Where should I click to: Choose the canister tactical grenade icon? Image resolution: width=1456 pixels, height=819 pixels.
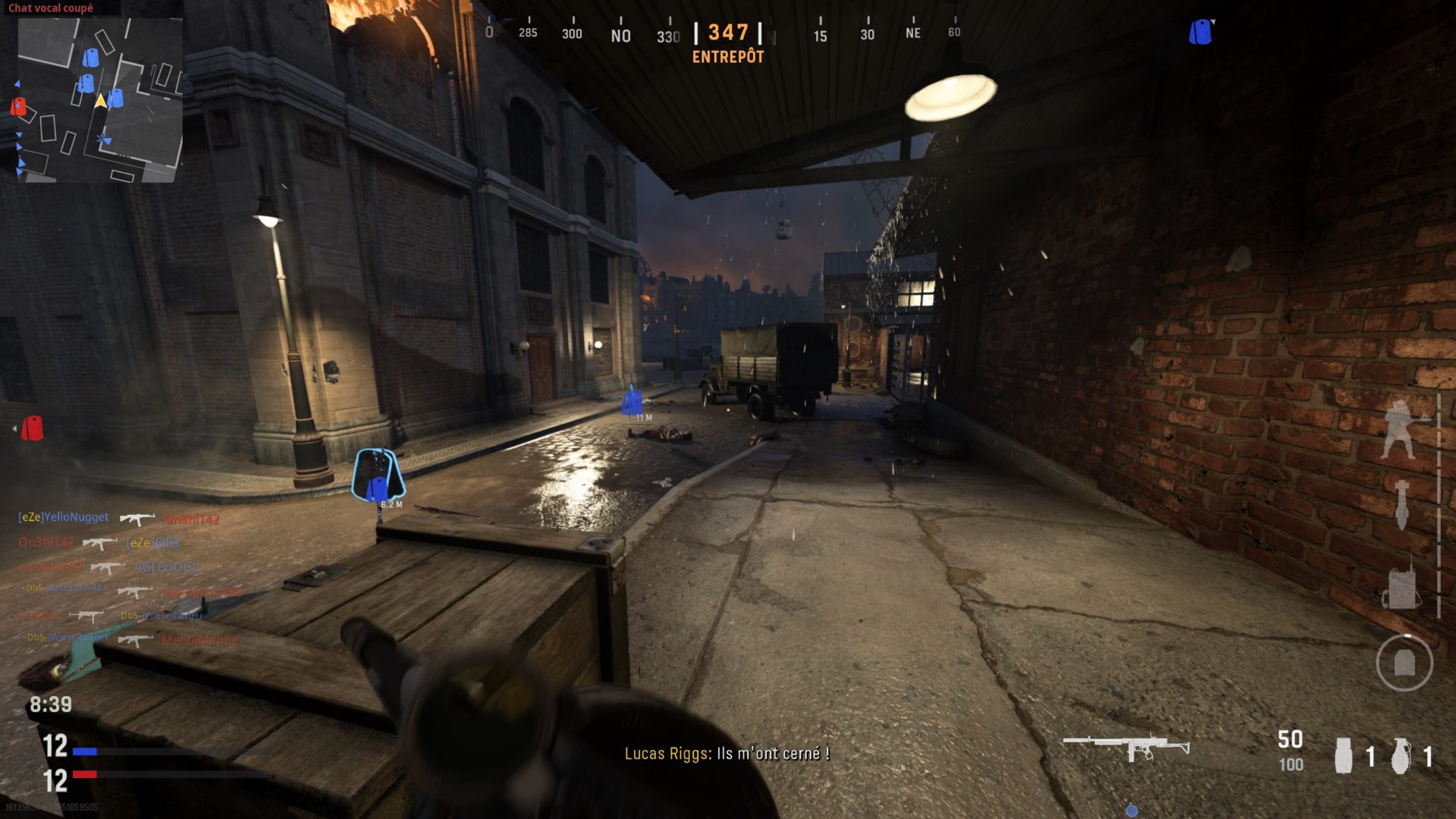coord(1343,755)
